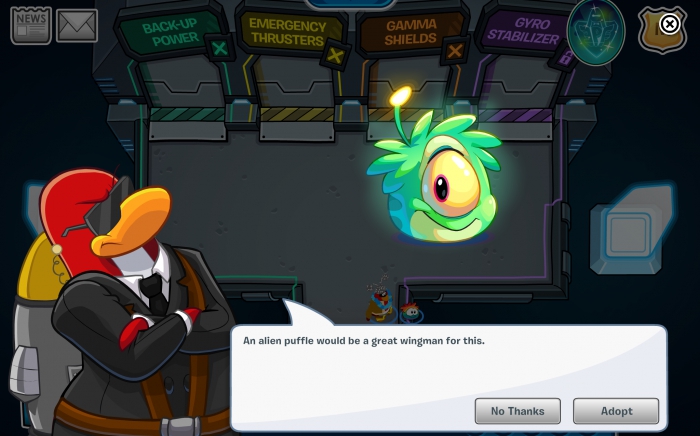700x436 pixels.
Task: Adopt the alien puffle
Action: (x=616, y=411)
